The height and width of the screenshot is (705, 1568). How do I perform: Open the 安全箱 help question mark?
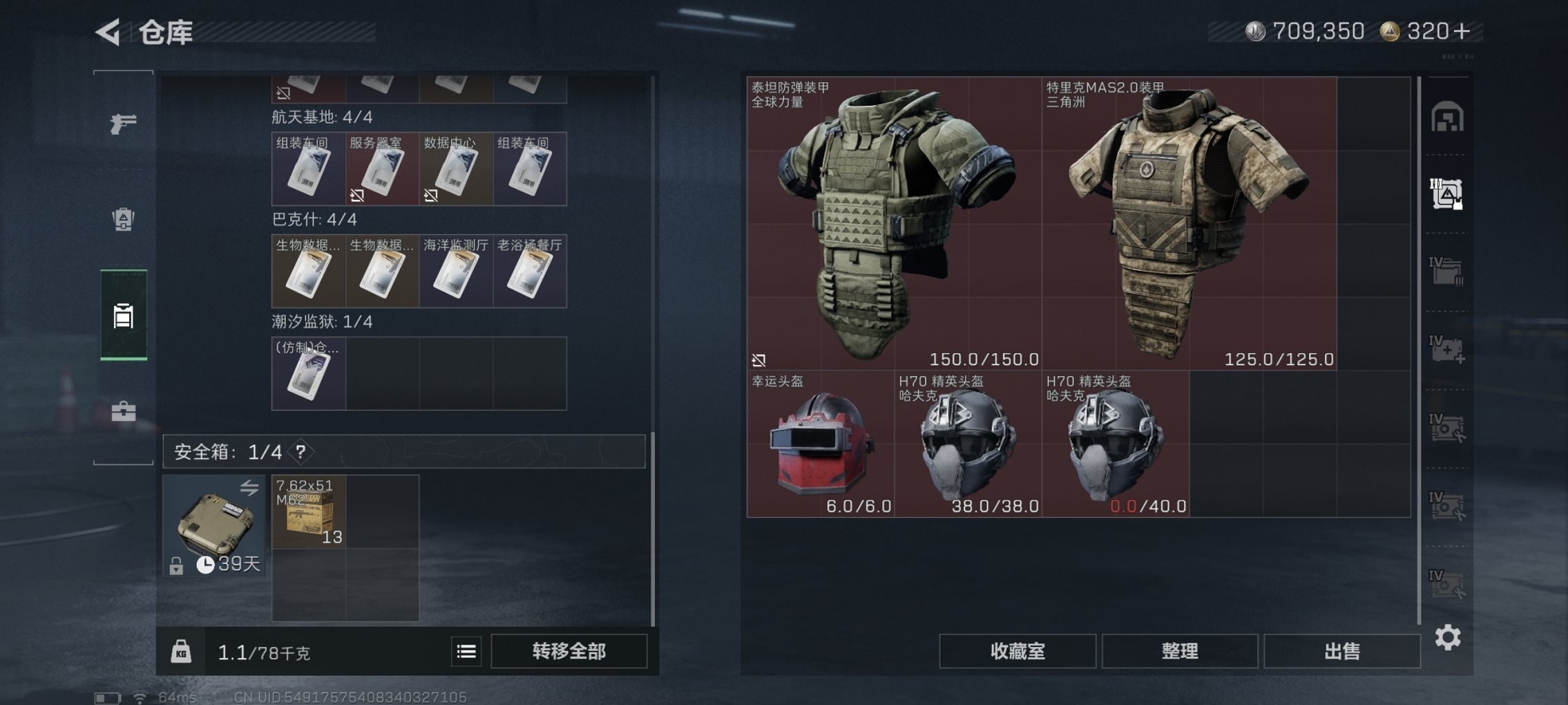point(302,450)
